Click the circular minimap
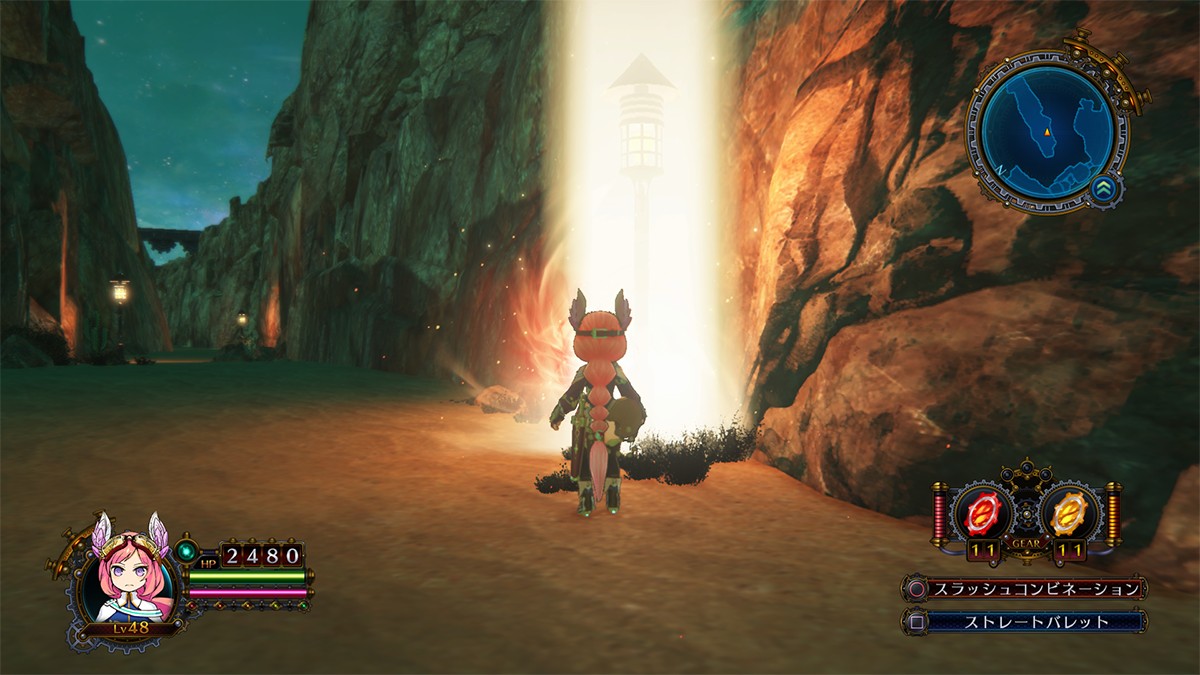 click(1046, 132)
